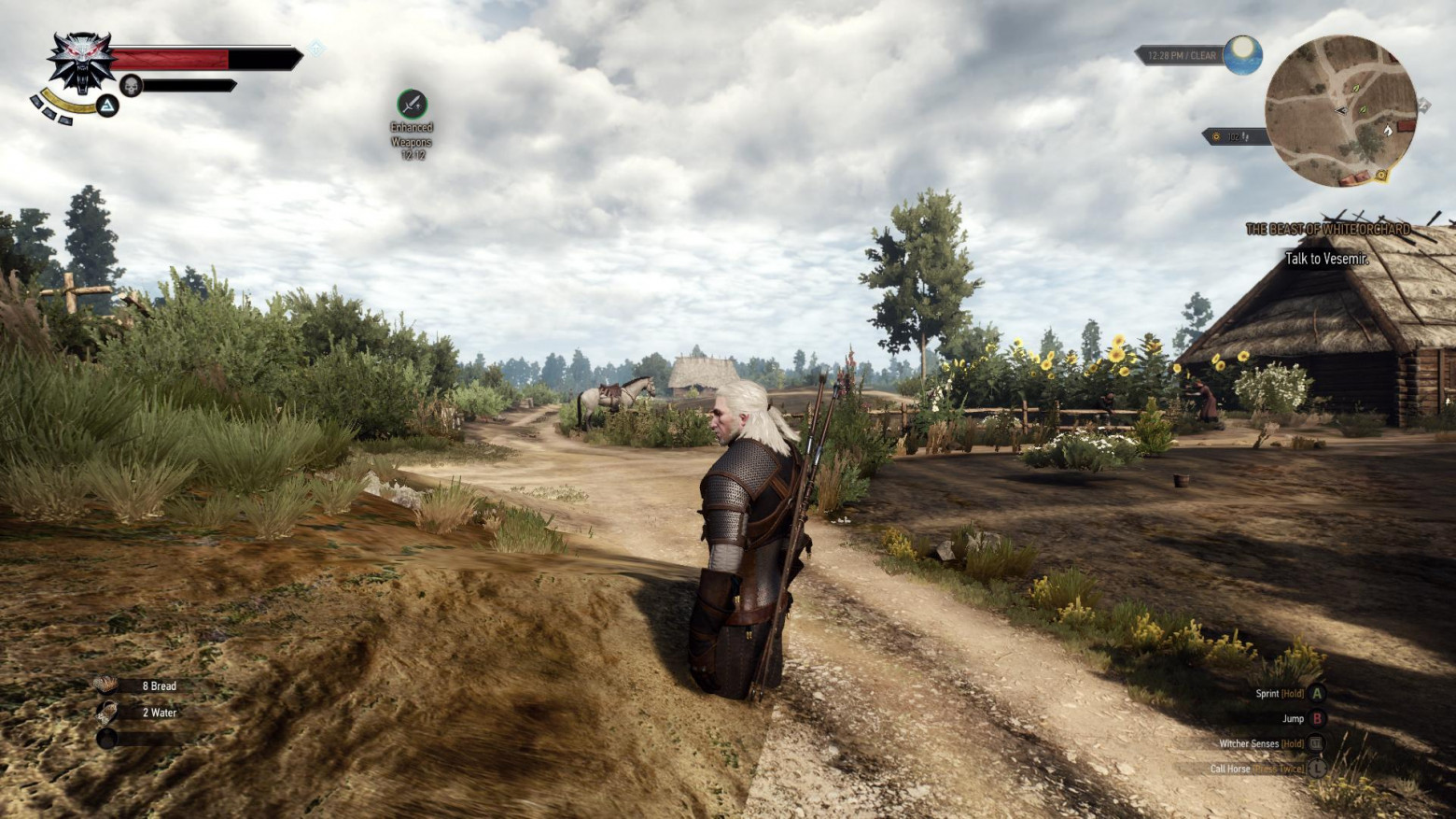Use the Water quick slot
Viewport: 1456px width, 819px height.
[107, 713]
